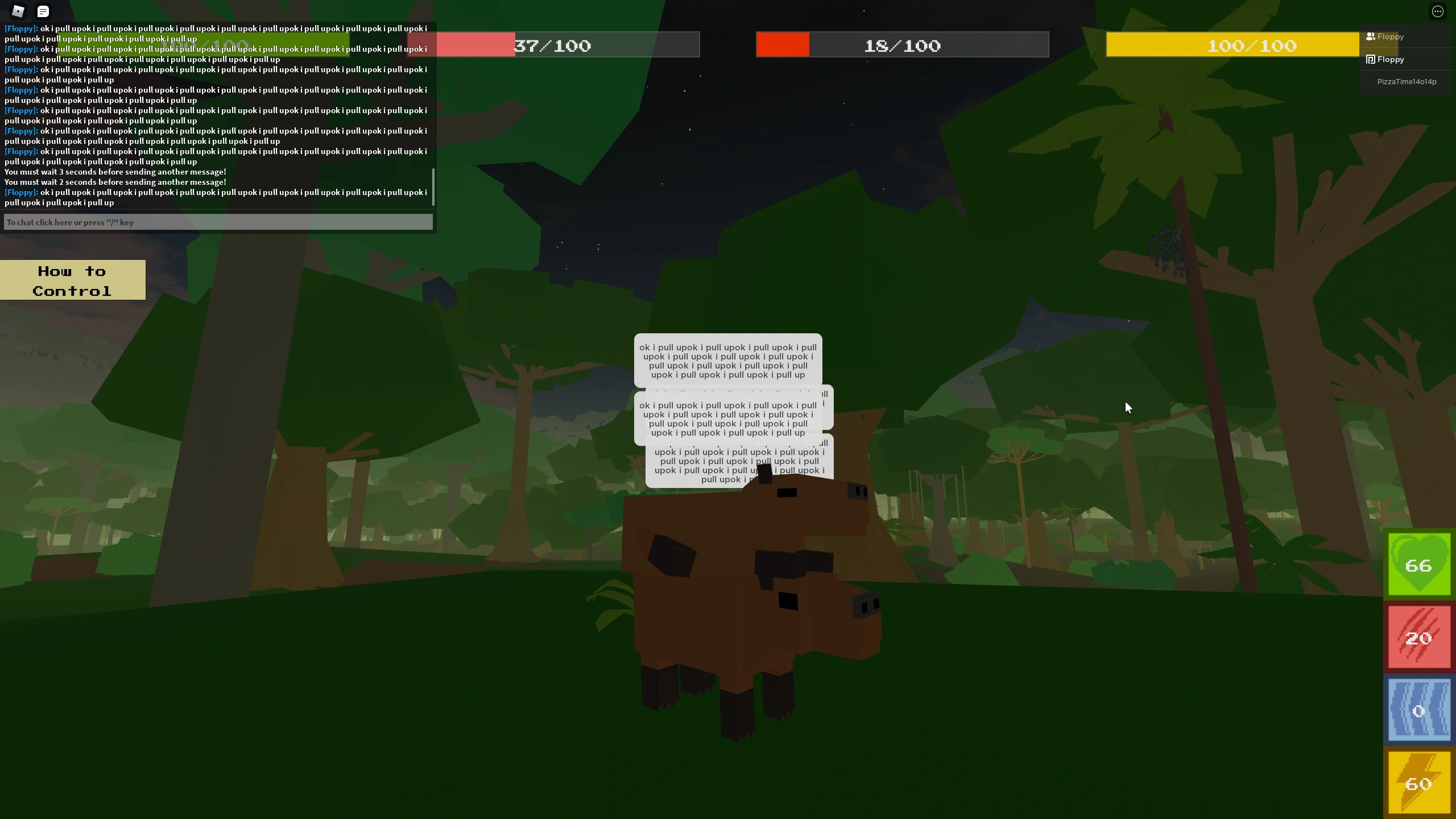The height and width of the screenshot is (819, 1456).
Task: Open the Roblox main menu icon
Action: point(18,11)
